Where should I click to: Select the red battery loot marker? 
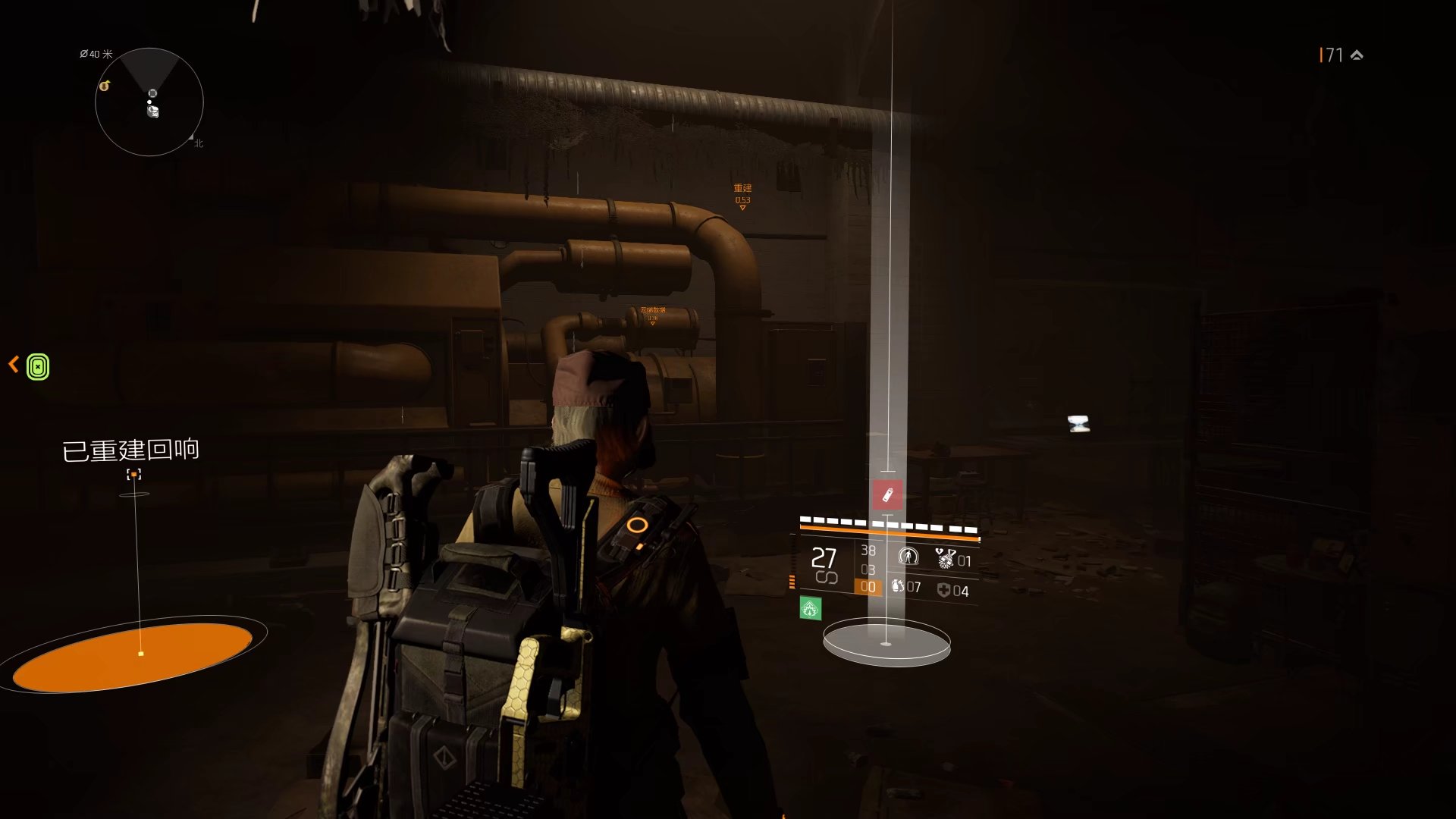point(887,495)
